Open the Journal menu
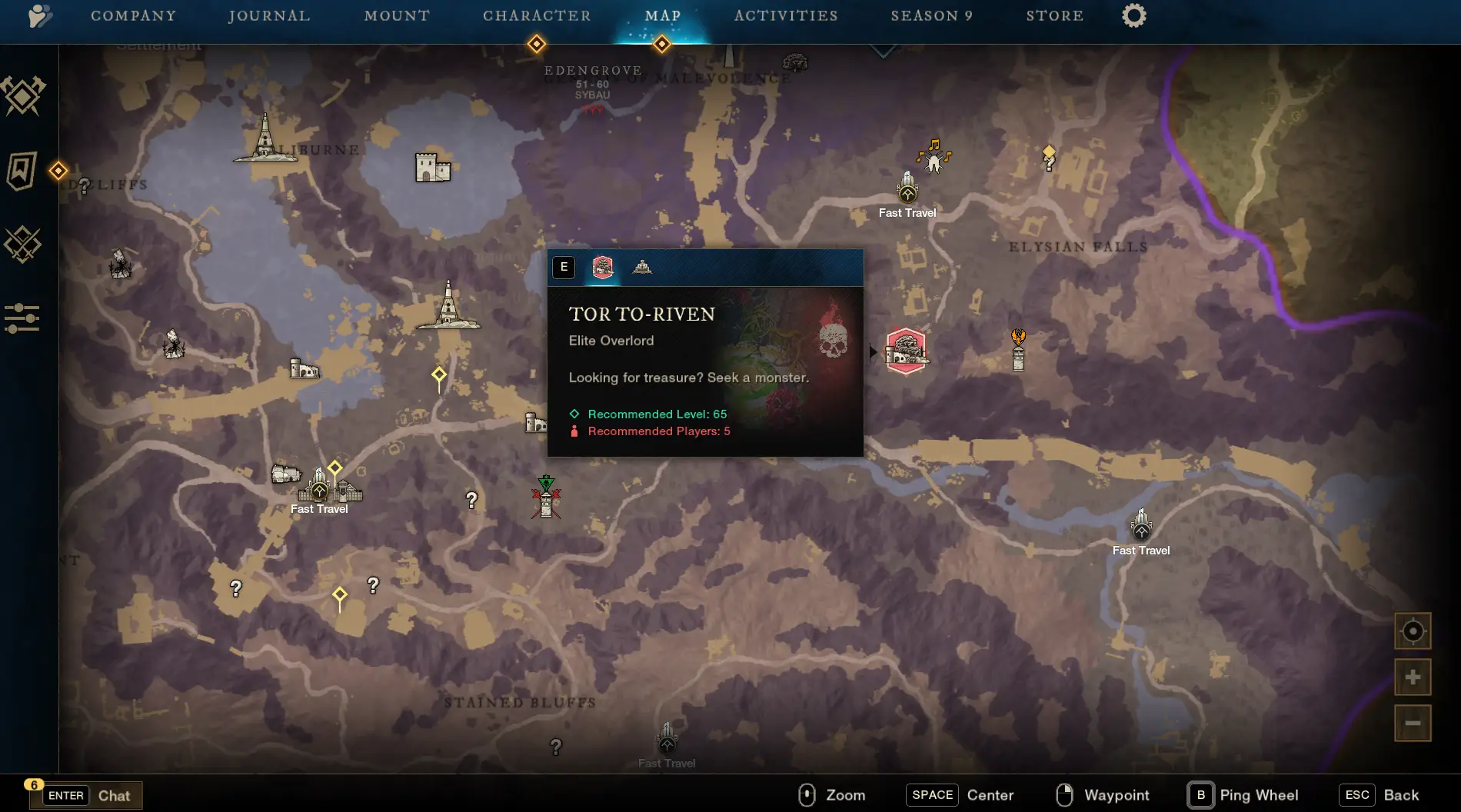The image size is (1461, 812). (x=269, y=16)
